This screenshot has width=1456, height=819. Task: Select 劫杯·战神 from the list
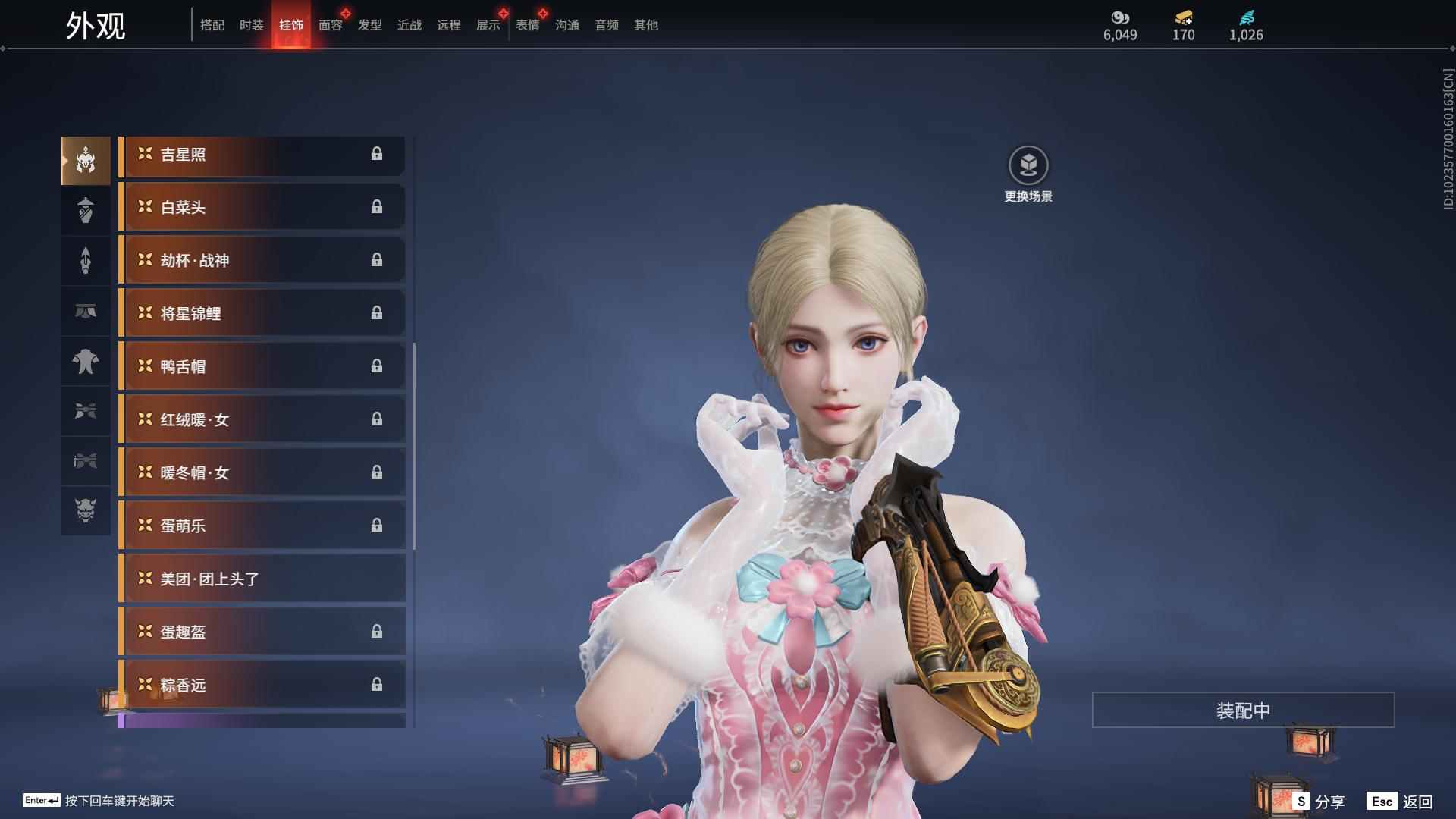click(x=262, y=261)
